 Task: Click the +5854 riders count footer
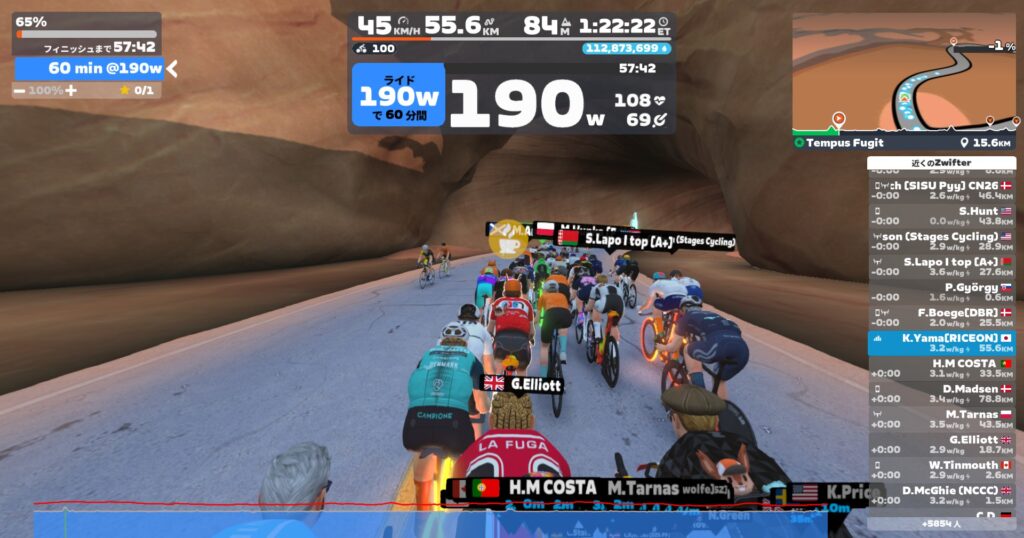[x=941, y=523]
